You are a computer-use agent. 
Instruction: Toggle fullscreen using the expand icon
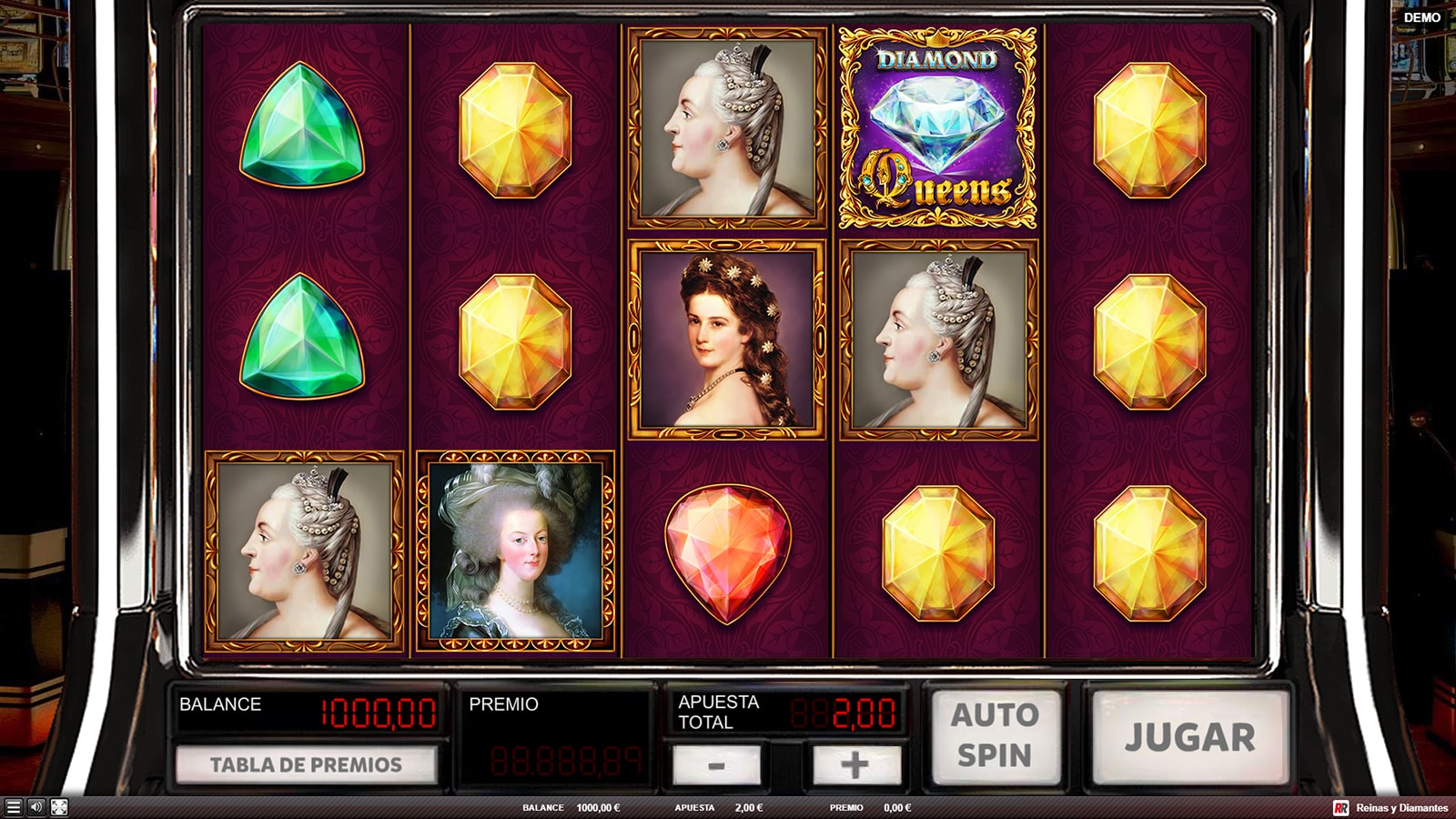click(59, 807)
